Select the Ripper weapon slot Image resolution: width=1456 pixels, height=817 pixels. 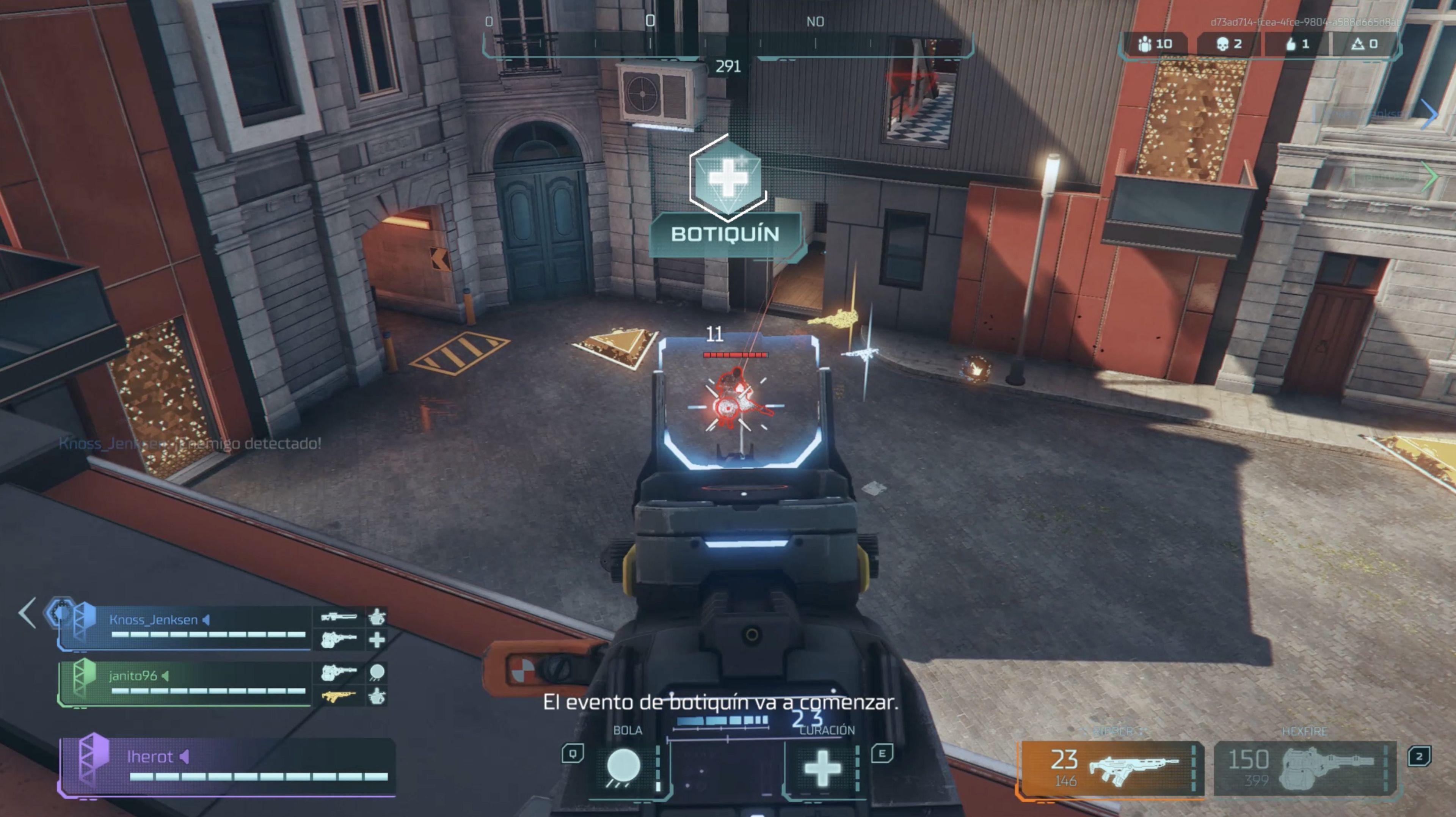point(1111,768)
